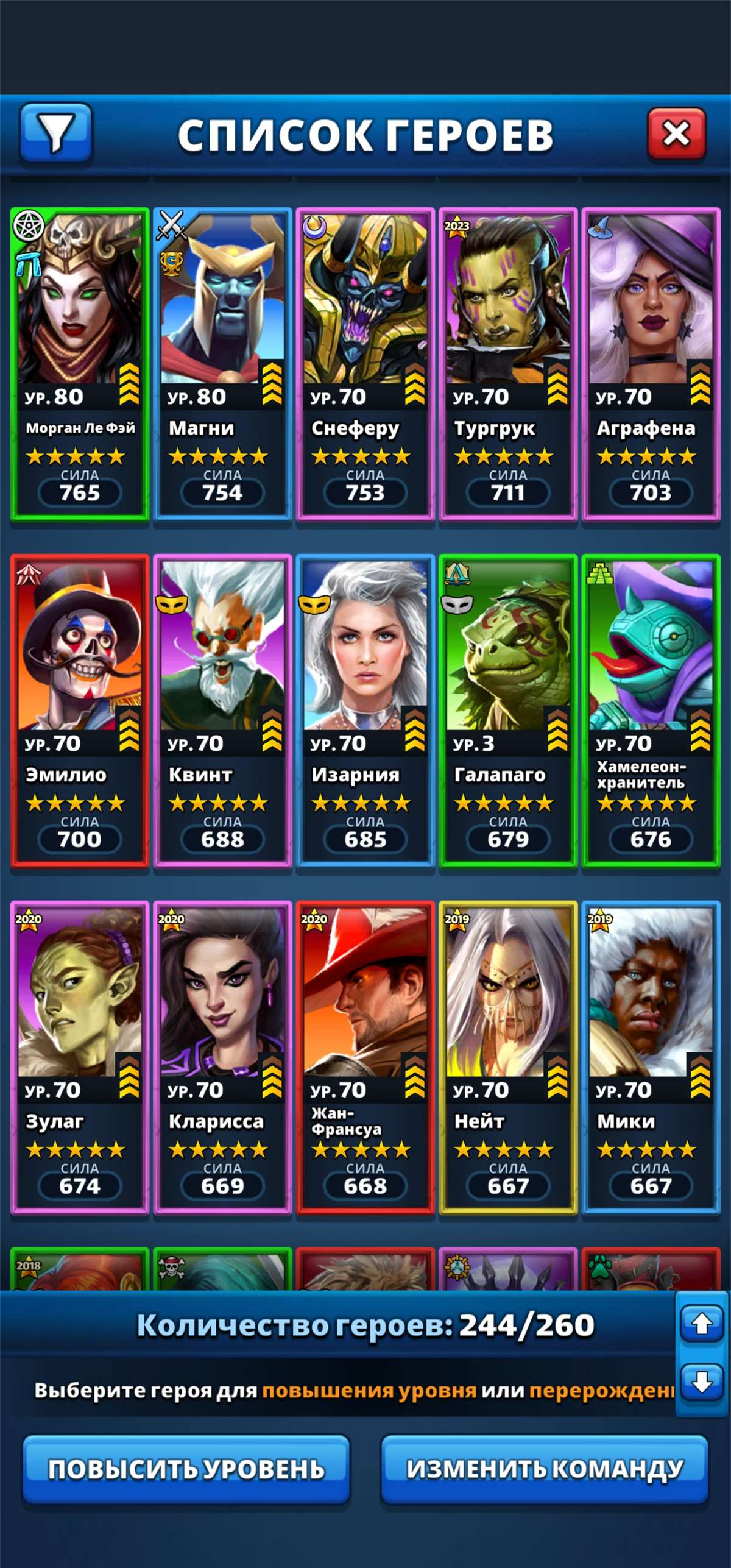Open the Мики hero card
Image resolution: width=731 pixels, height=1568 pixels.
pyautogui.click(x=651, y=1057)
